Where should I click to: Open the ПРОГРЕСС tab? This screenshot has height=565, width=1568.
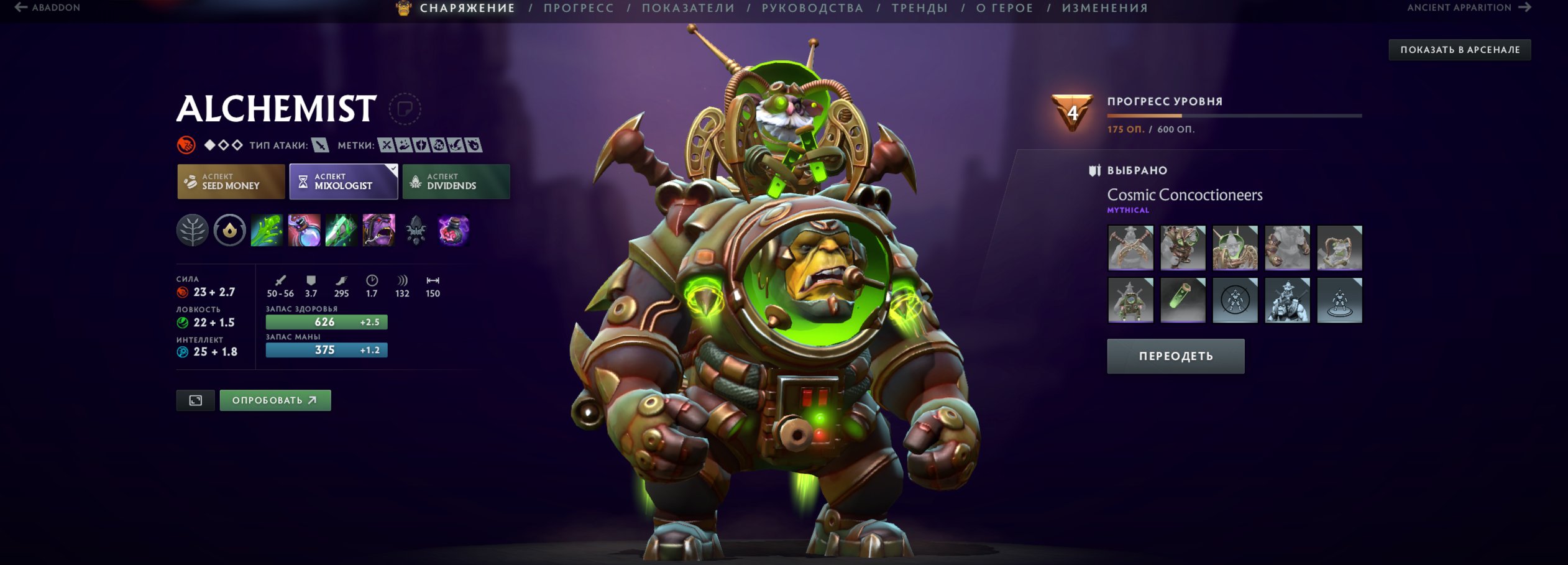point(578,8)
